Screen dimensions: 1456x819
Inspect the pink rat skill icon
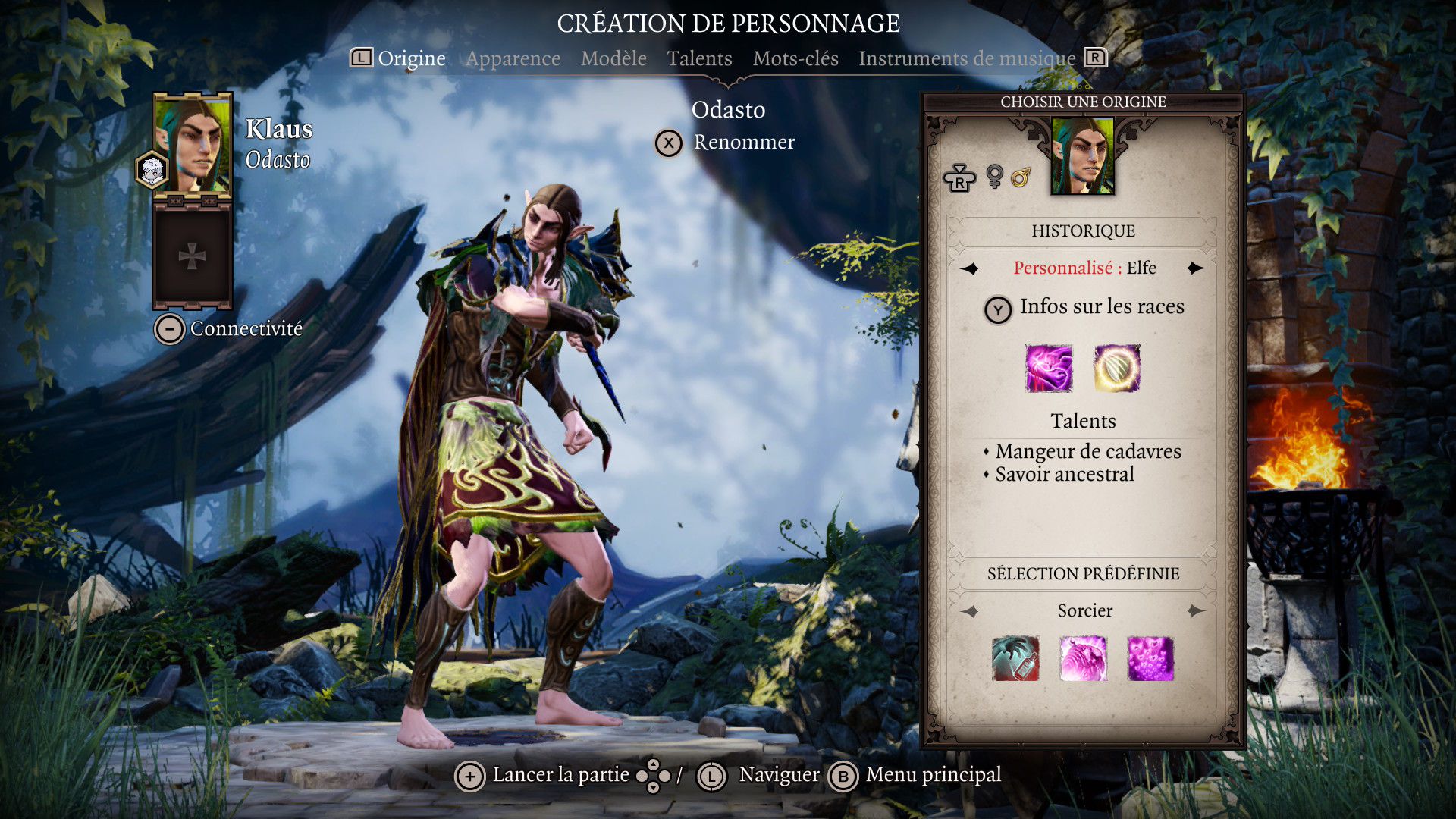[1083, 658]
